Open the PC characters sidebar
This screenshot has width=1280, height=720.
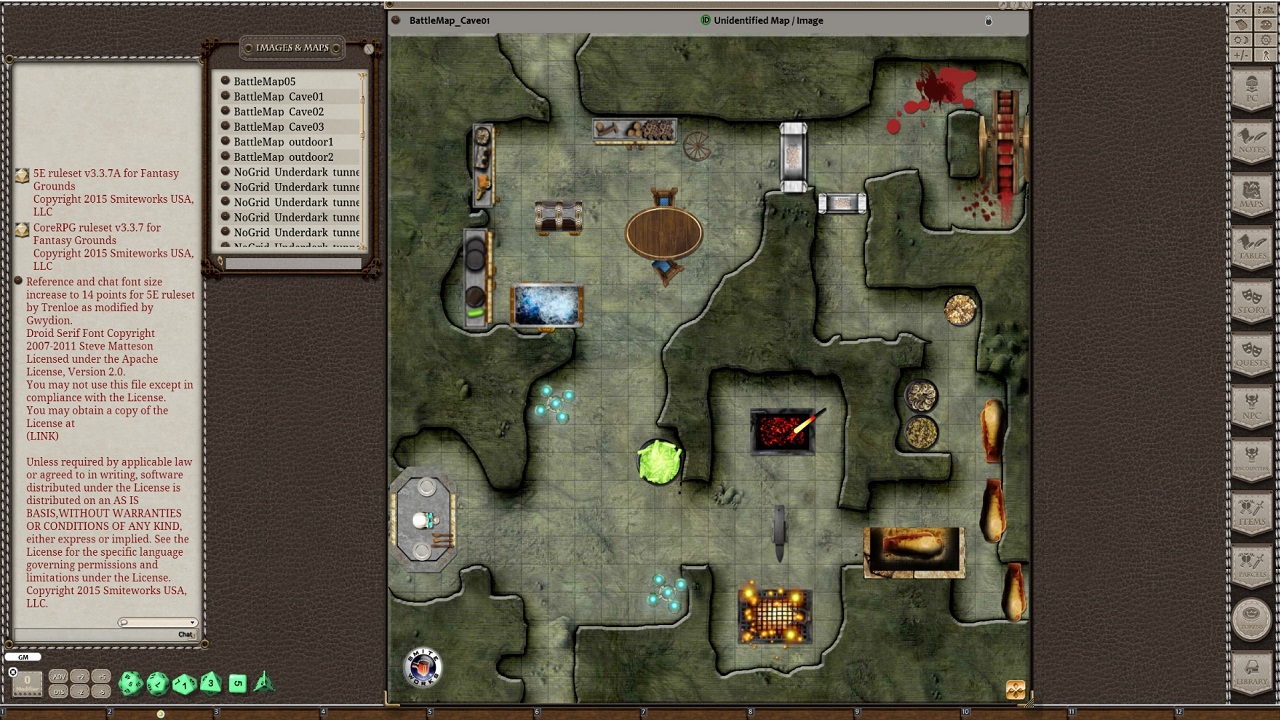(x=1252, y=88)
